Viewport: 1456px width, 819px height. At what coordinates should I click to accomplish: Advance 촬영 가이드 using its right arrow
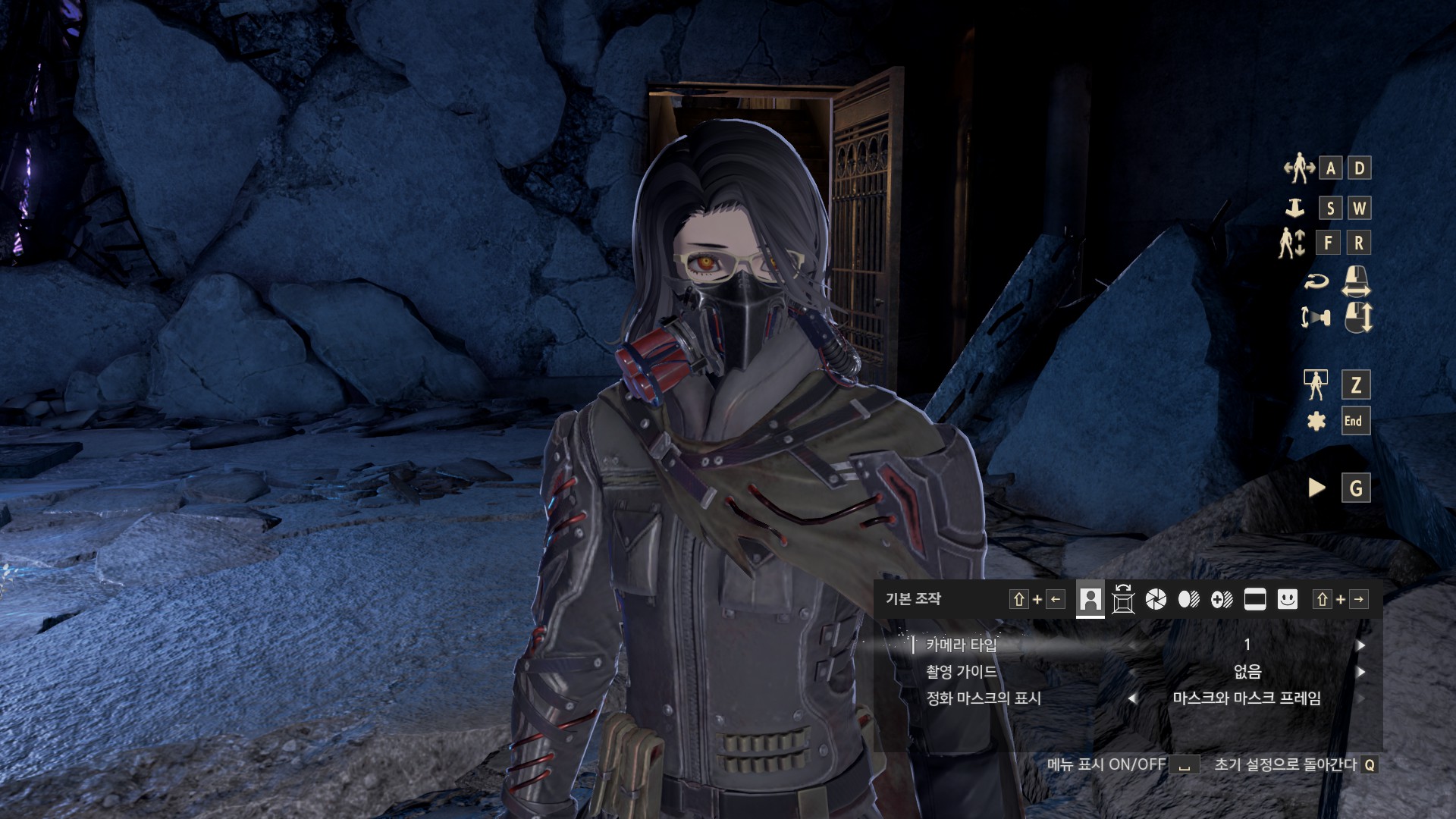pyautogui.click(x=1361, y=672)
